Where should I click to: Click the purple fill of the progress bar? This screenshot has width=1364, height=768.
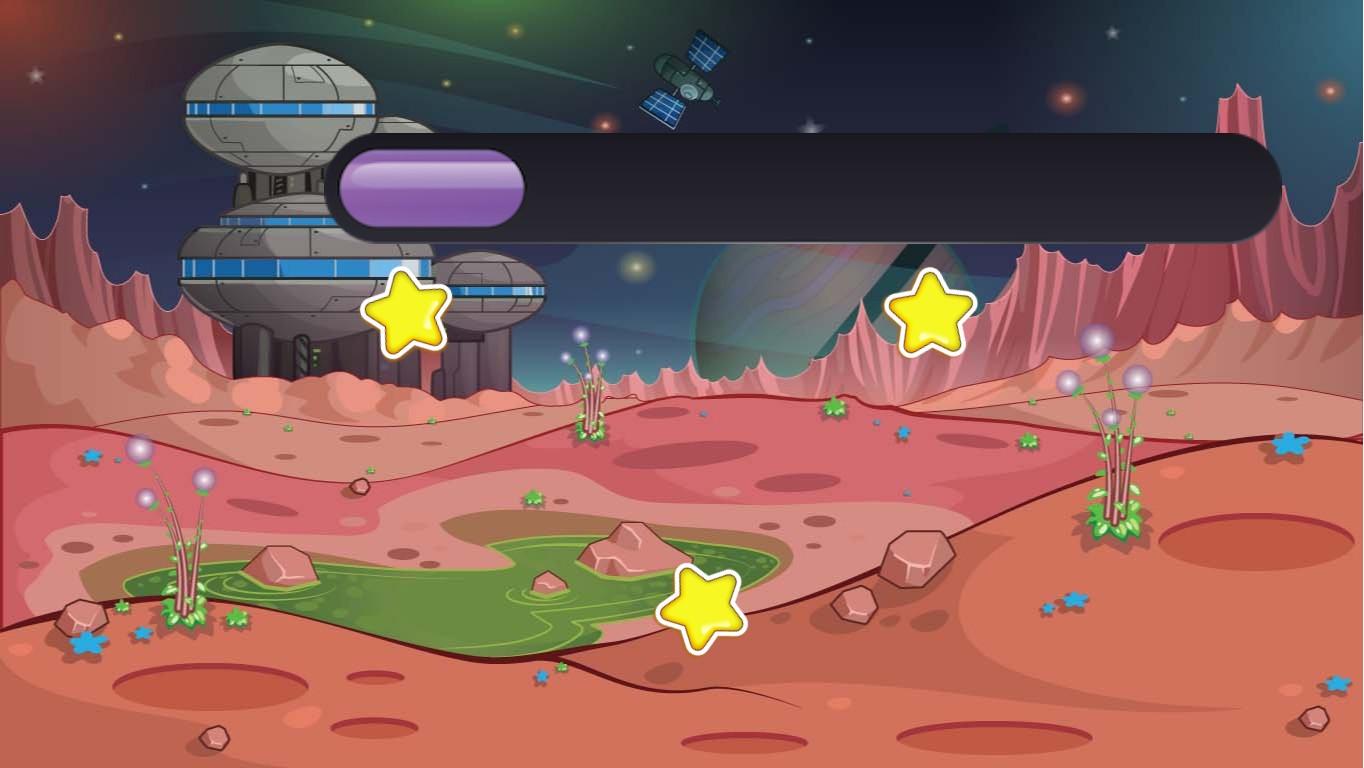point(430,188)
